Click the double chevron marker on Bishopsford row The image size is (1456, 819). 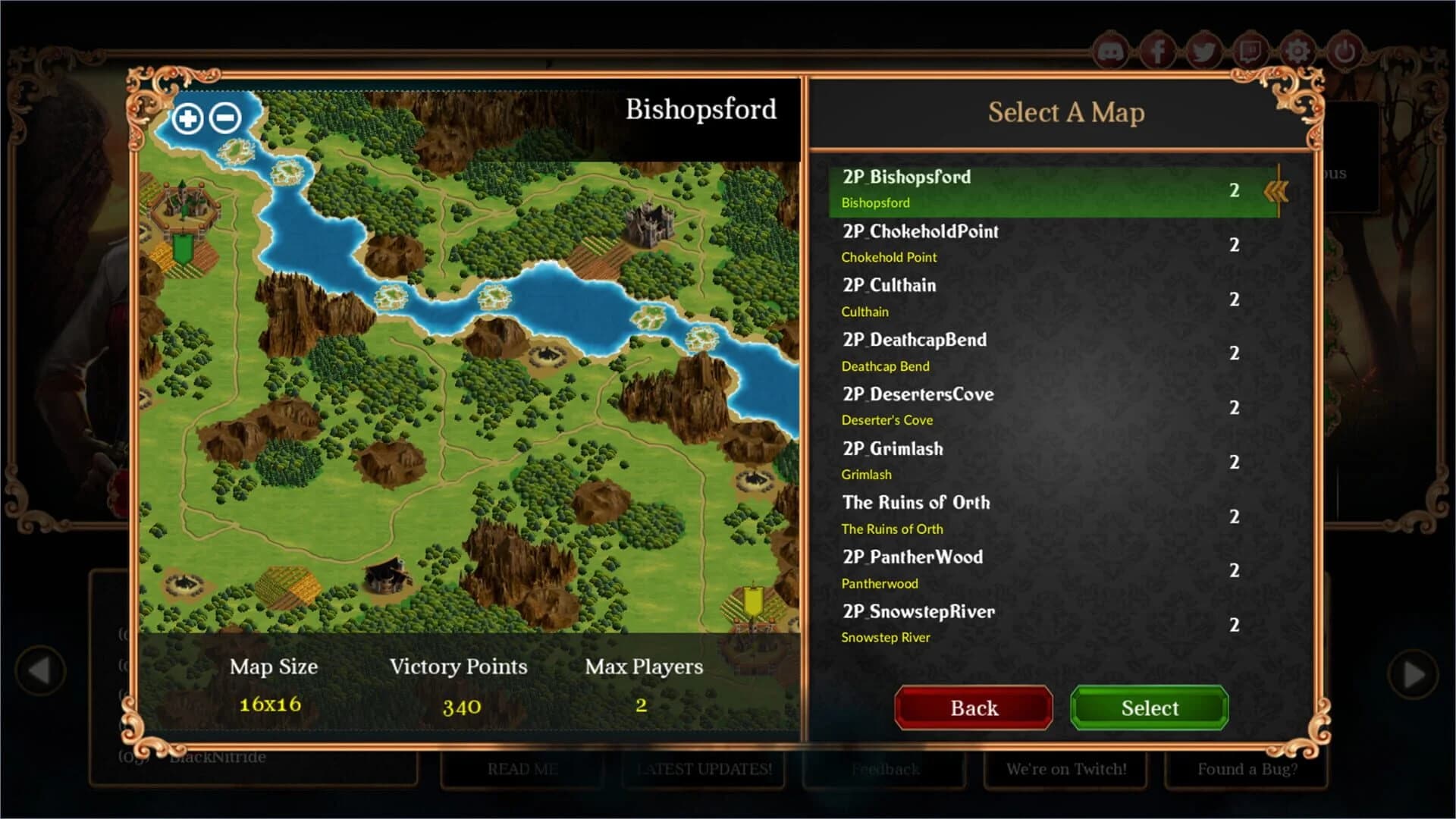[x=1277, y=191]
